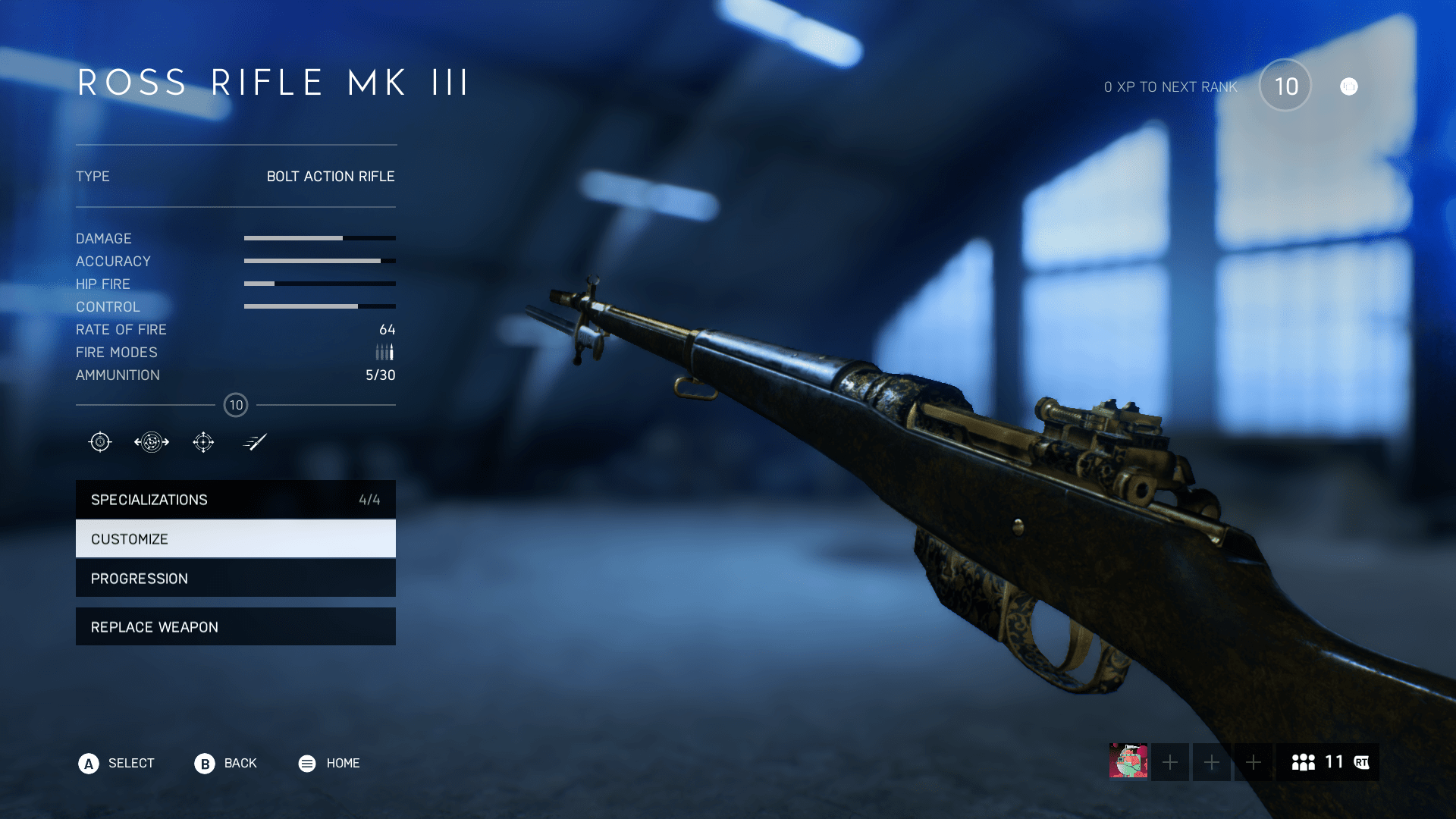Click the circular rank 10 marker on the progress line
This screenshot has height=819, width=1456.
click(236, 405)
